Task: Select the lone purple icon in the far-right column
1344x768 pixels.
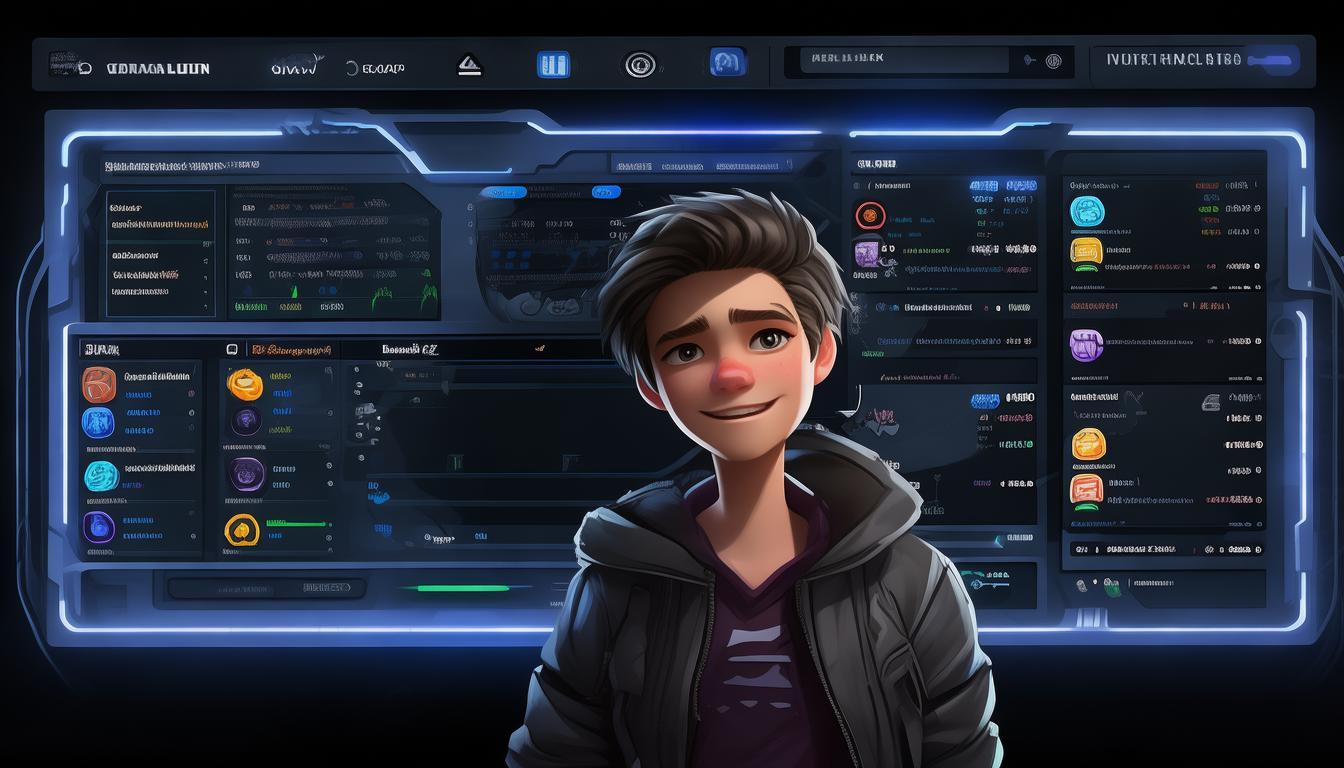Action: point(1086,346)
